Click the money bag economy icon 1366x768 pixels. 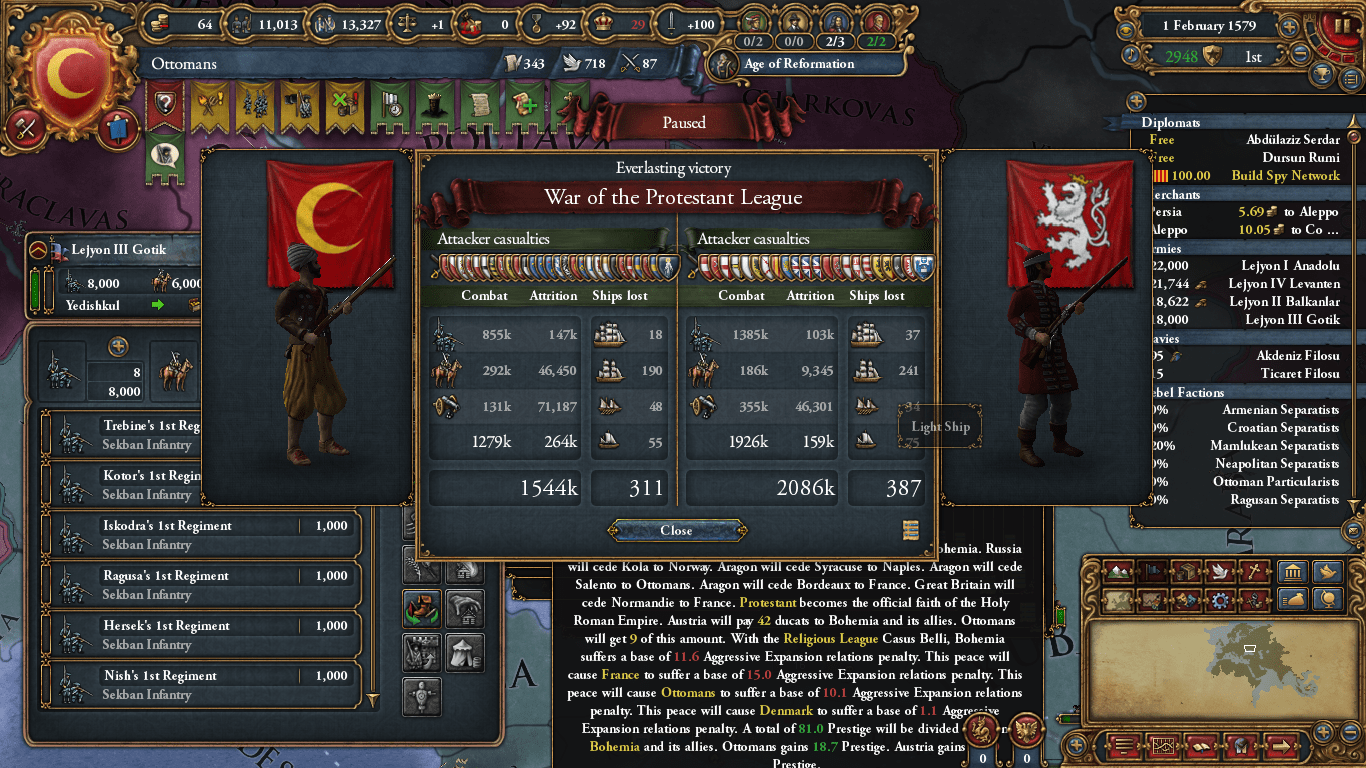pyautogui.click(x=1296, y=599)
